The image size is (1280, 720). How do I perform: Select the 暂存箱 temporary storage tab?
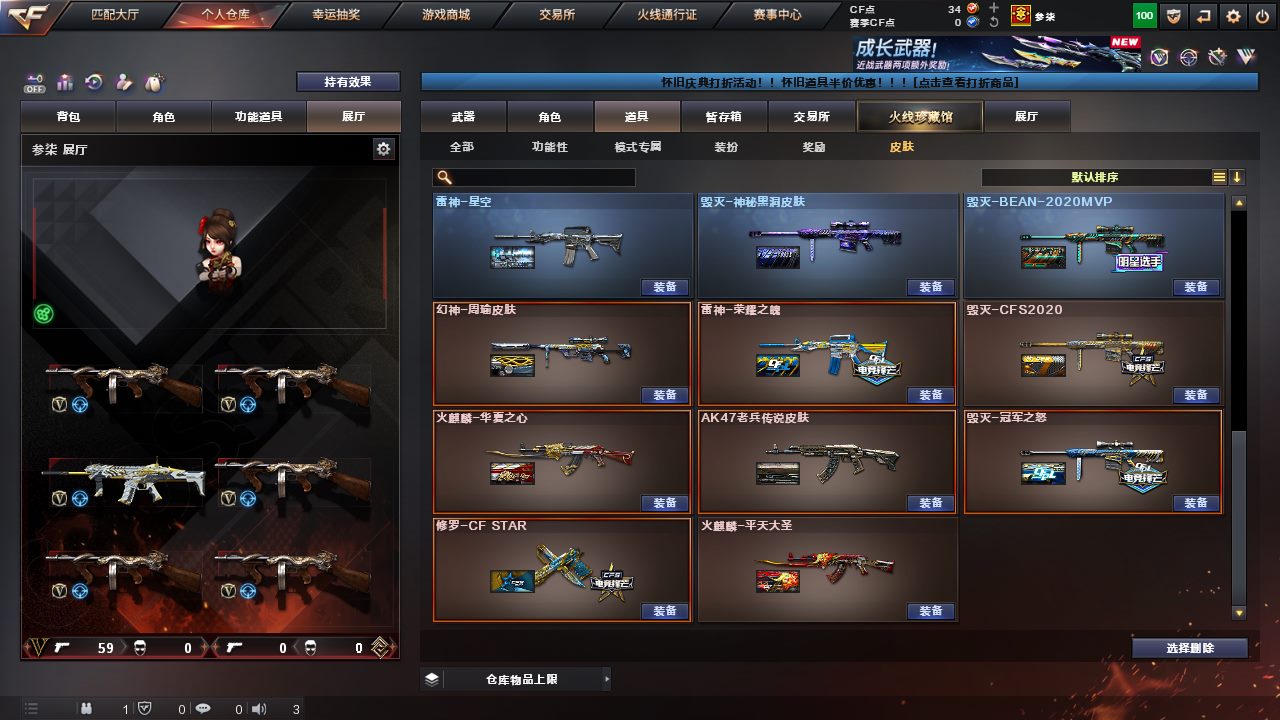pos(724,117)
